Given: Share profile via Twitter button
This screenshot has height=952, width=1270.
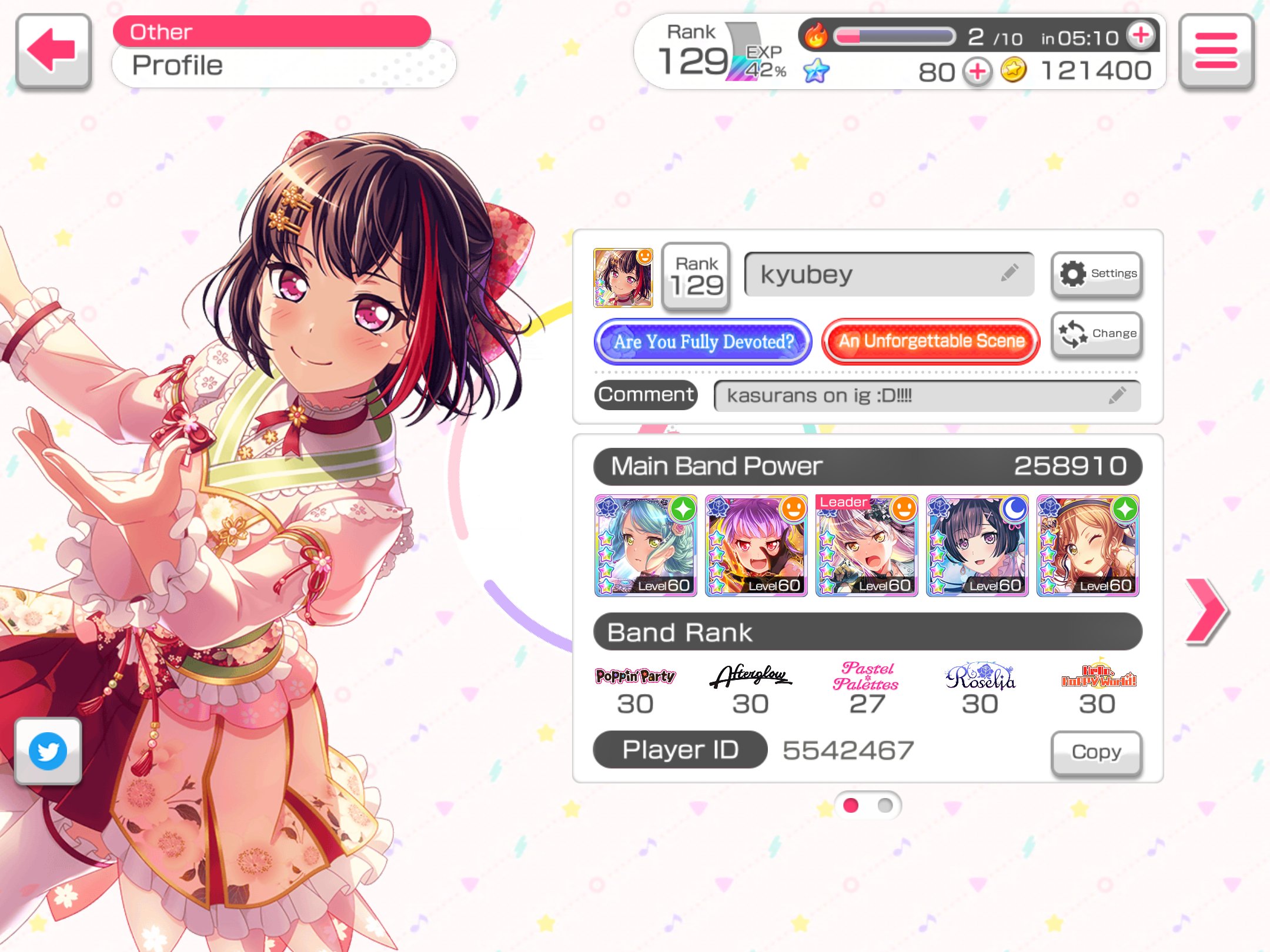Looking at the screenshot, I should (48, 750).
